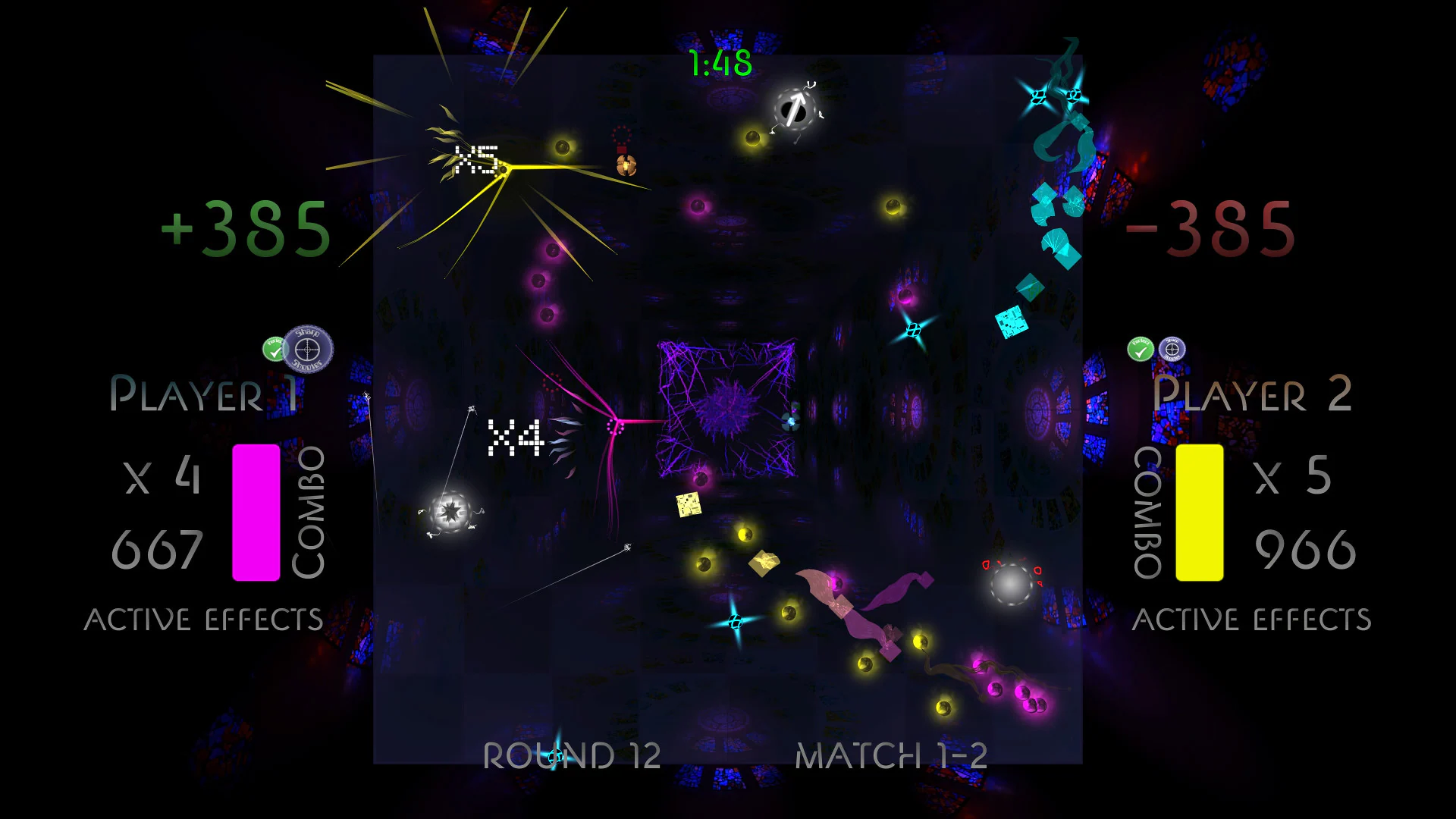
Task: Click the 1:48 match timer
Action: [x=719, y=64]
